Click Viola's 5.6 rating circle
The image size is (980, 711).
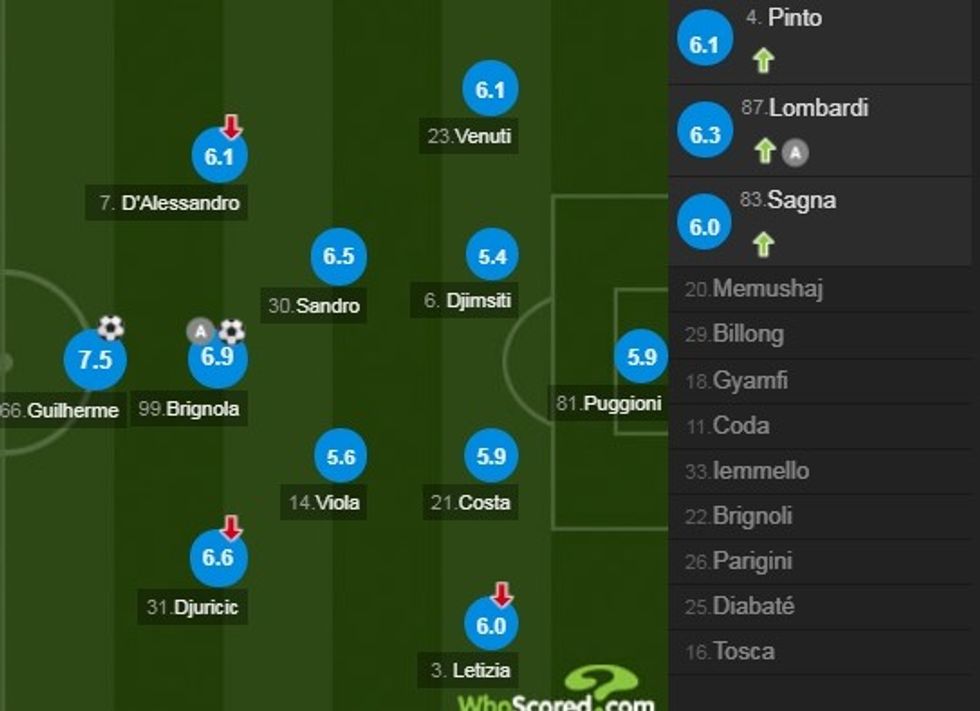[341, 457]
